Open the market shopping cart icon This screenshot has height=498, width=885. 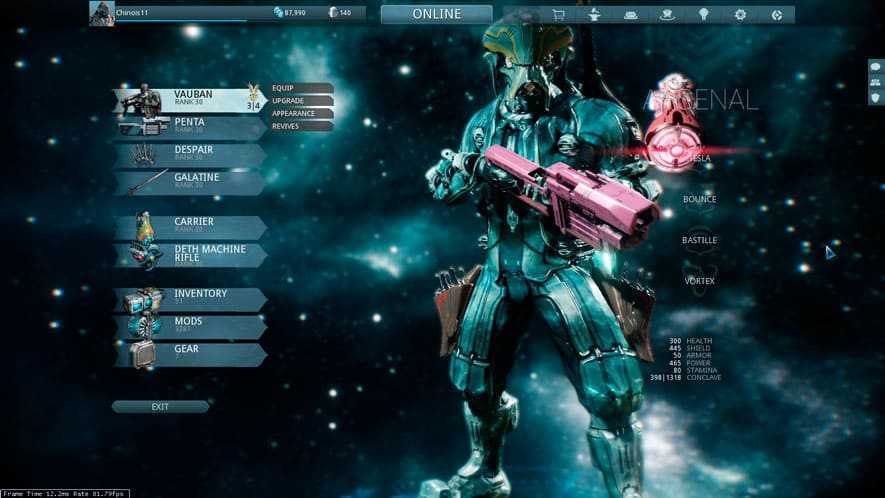557,15
